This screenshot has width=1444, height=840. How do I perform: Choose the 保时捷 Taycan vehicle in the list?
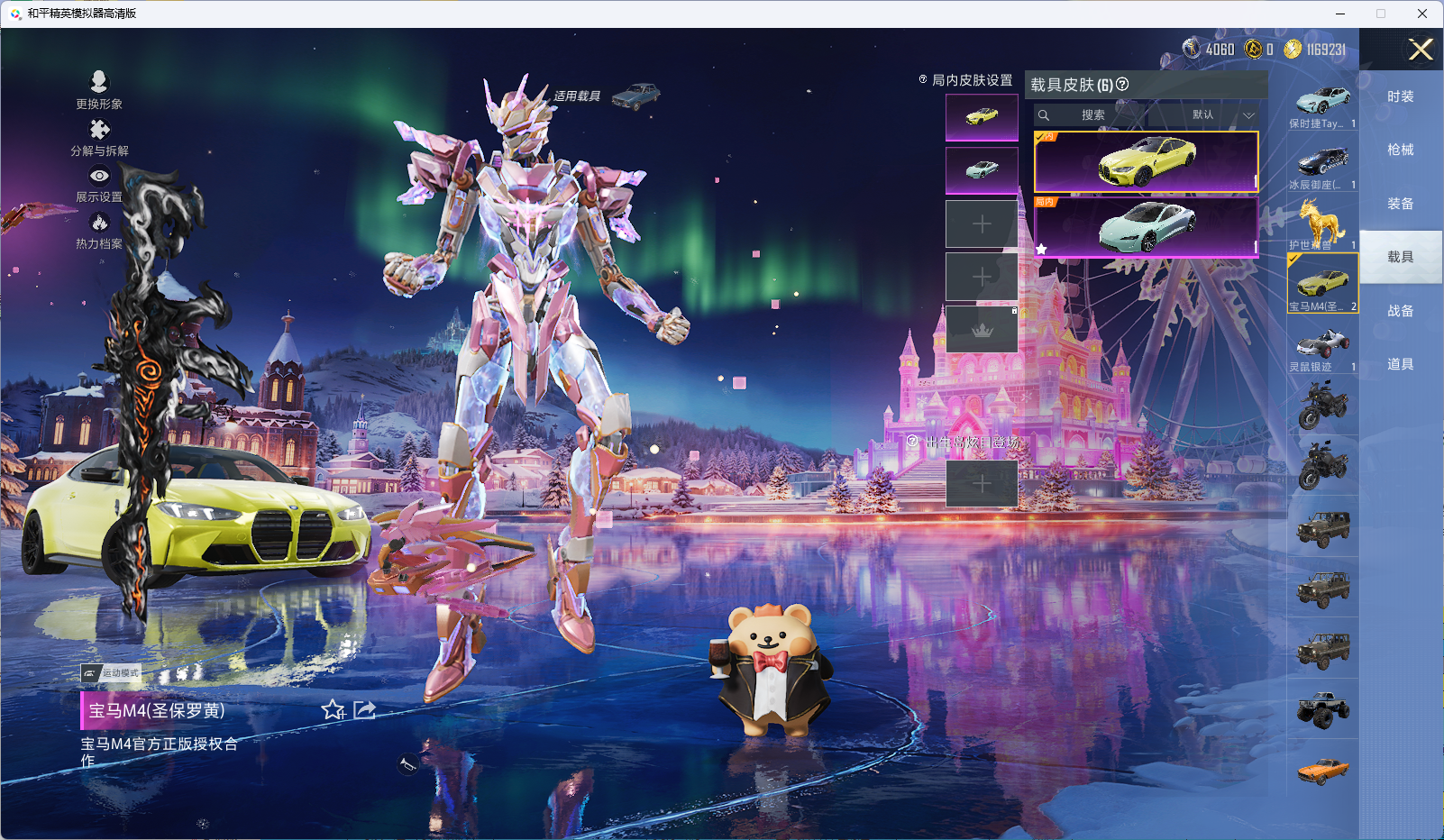(x=1322, y=102)
